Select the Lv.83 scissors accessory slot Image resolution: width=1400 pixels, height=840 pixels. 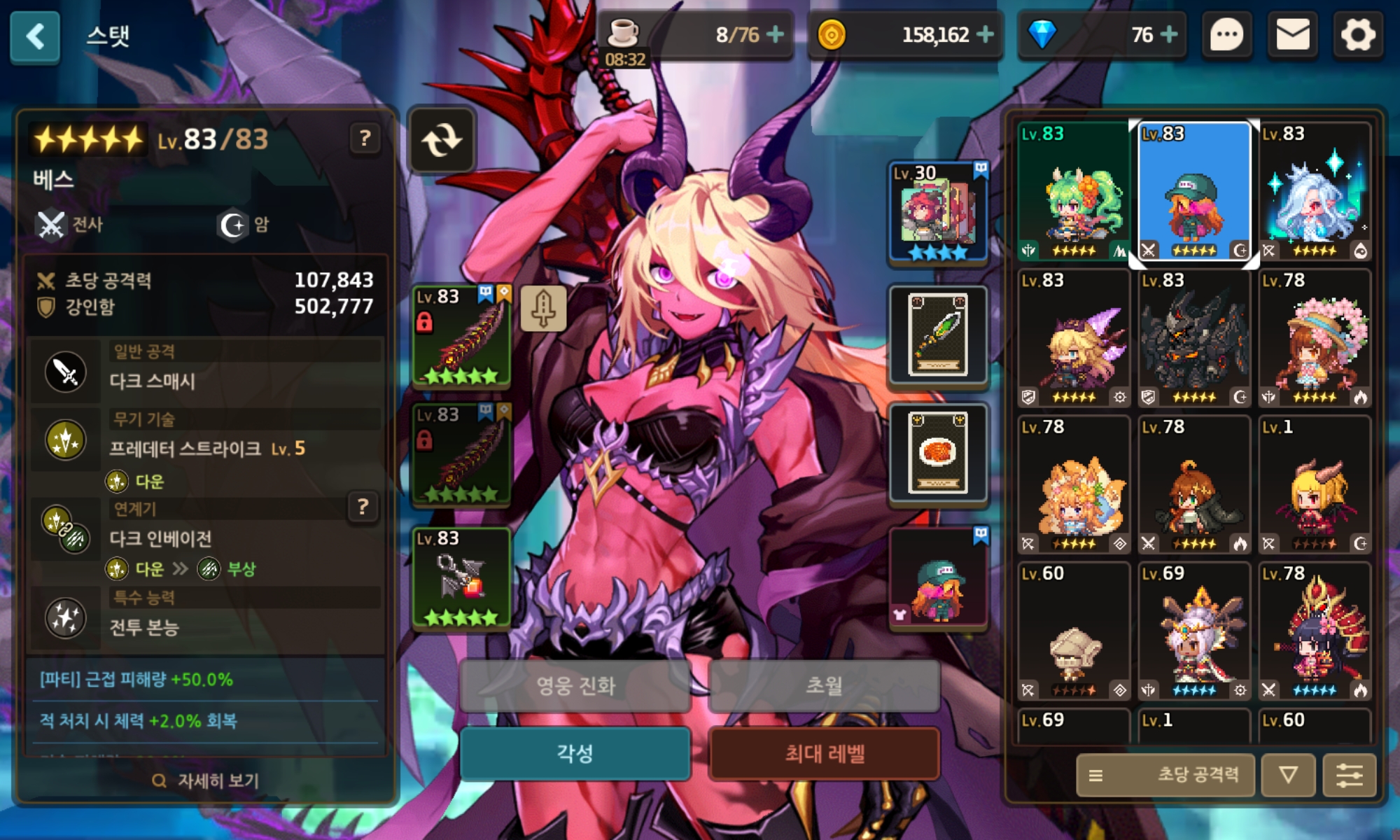461,579
